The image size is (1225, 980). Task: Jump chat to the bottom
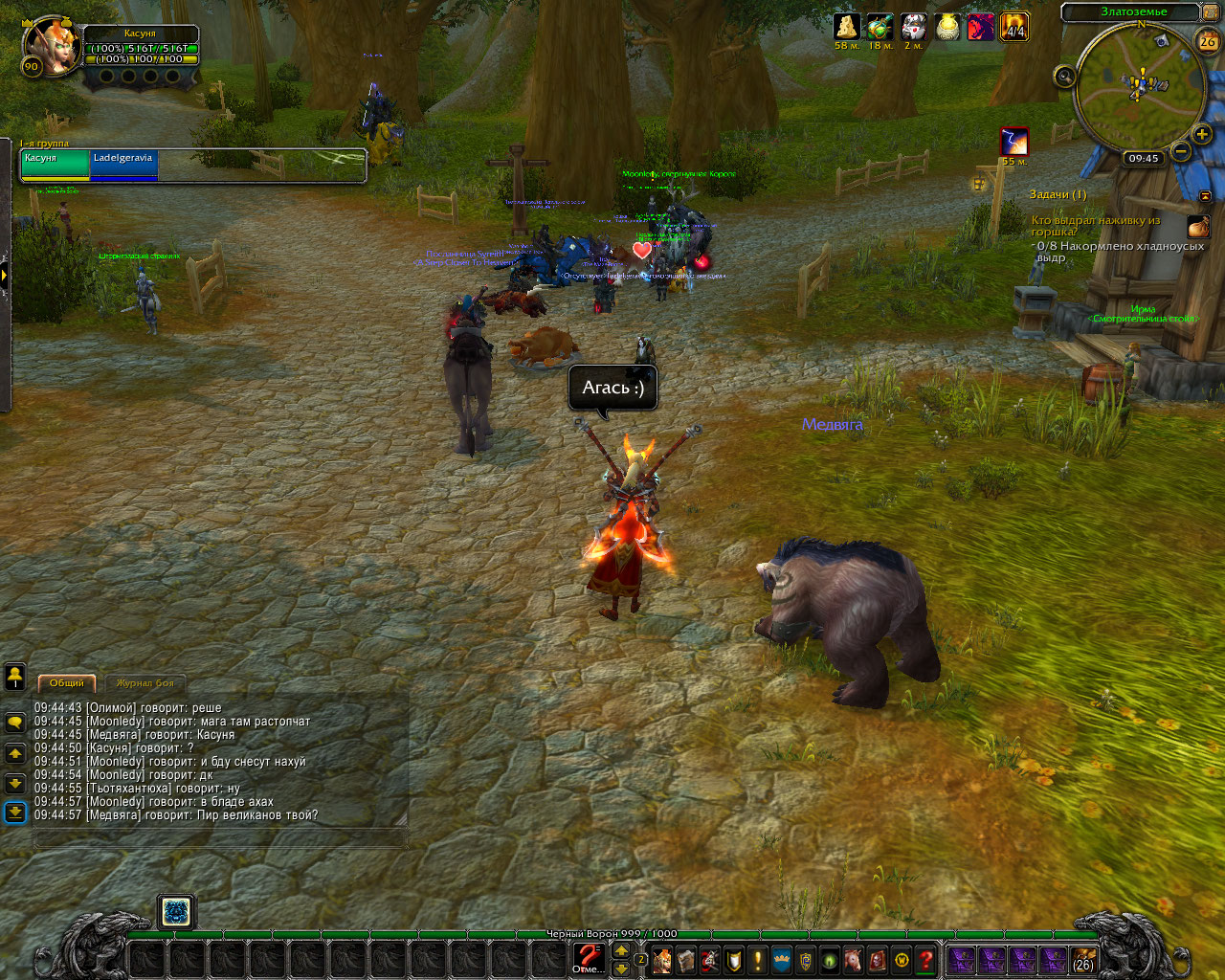tap(15, 813)
